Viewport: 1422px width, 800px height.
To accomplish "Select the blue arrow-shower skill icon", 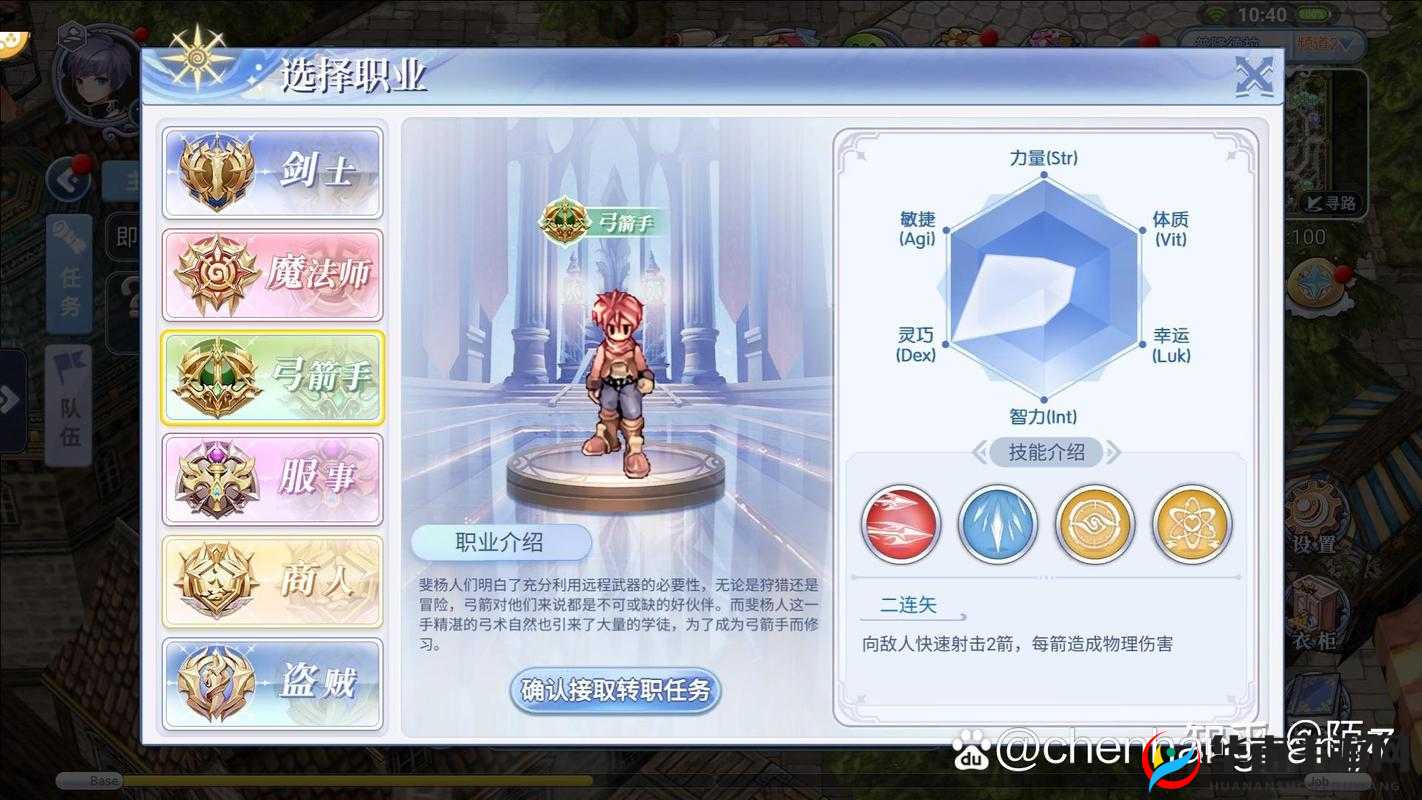I will 998,523.
